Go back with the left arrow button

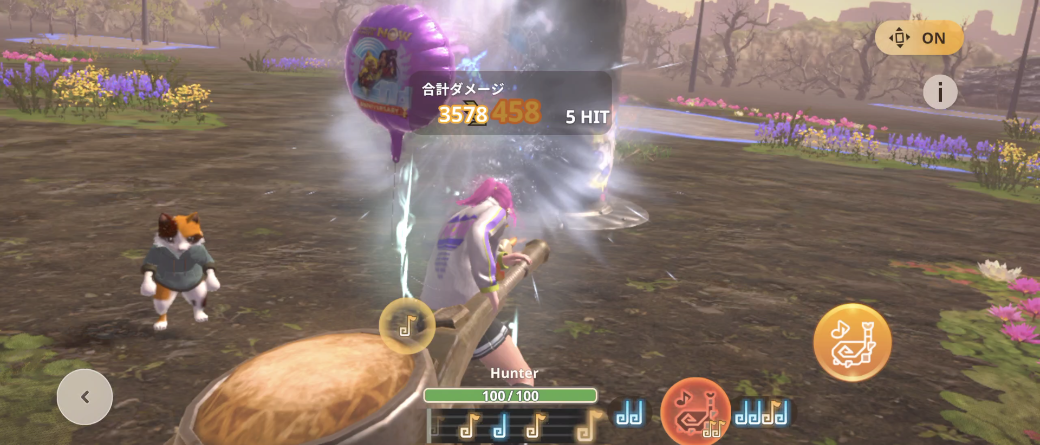pos(85,397)
